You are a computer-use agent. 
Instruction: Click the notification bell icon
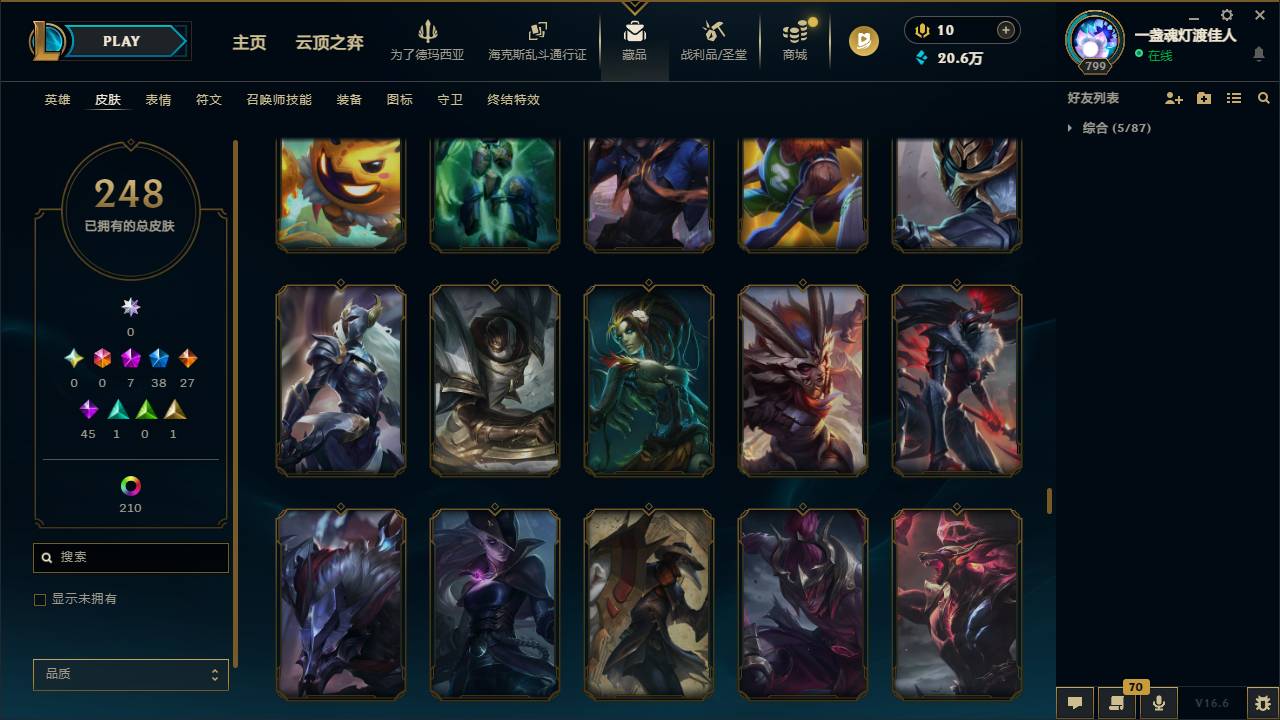(x=1259, y=55)
